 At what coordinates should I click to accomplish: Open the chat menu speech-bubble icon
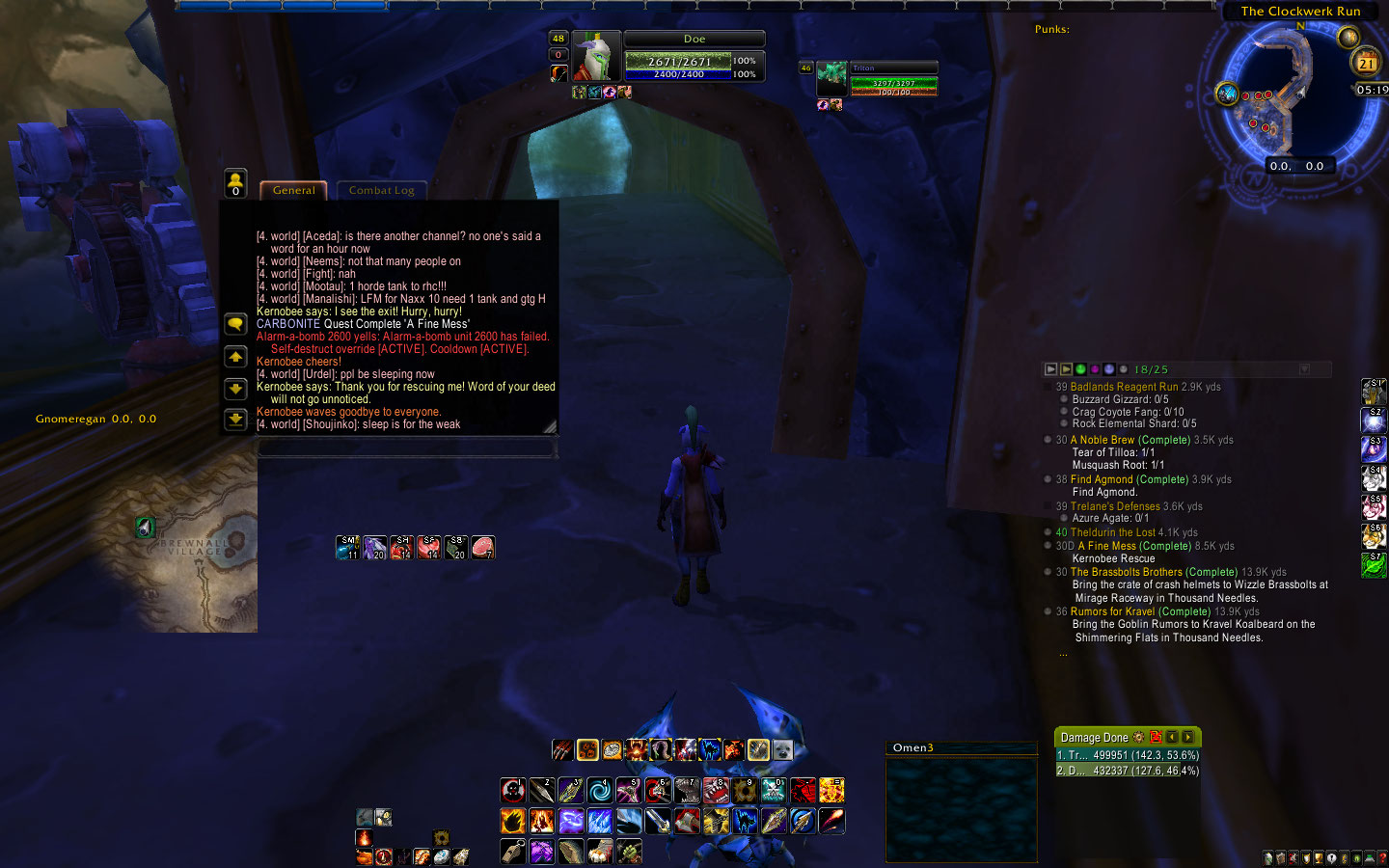pyautogui.click(x=235, y=323)
